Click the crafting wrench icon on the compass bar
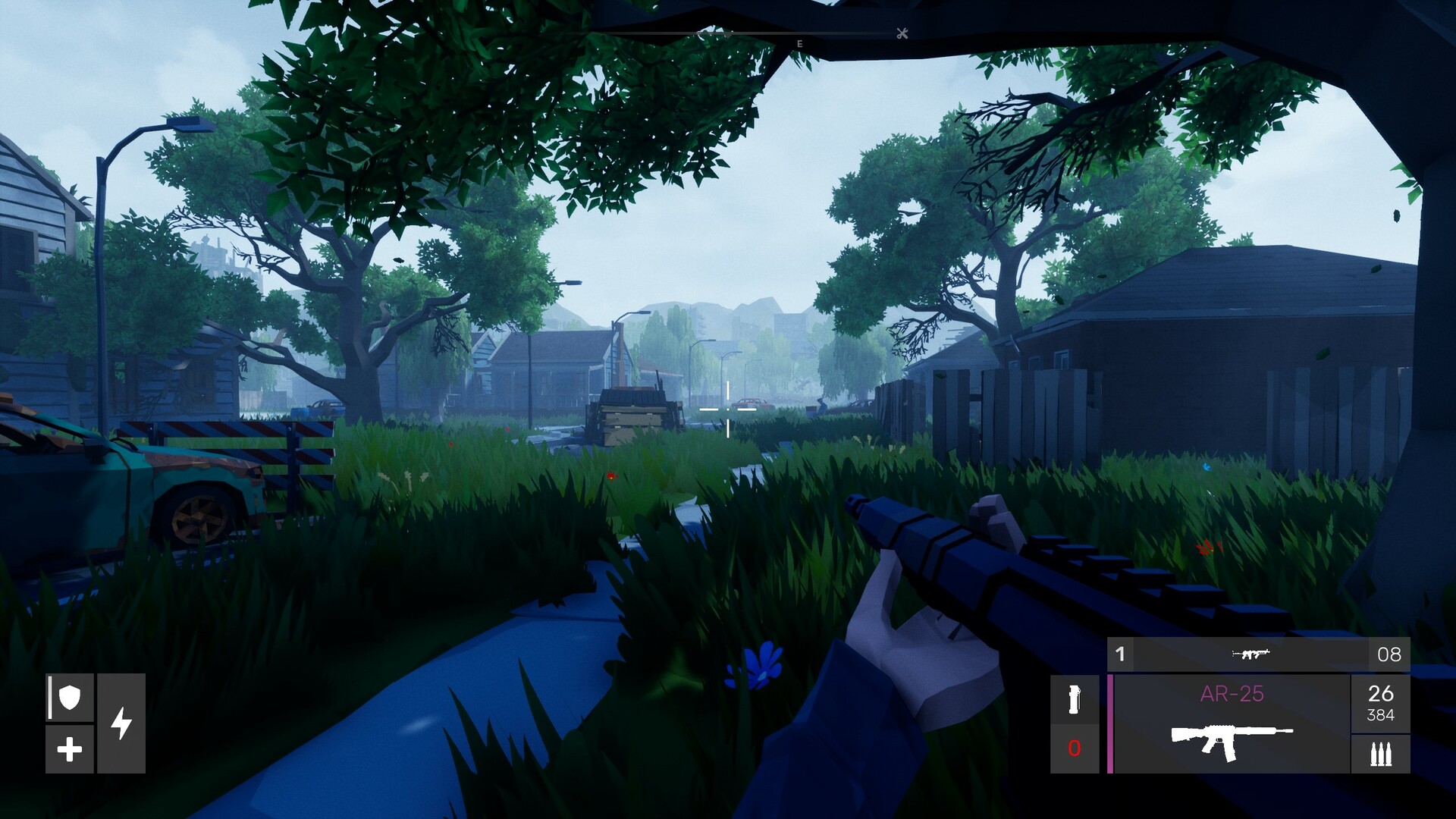This screenshot has height=819, width=1456. (901, 35)
